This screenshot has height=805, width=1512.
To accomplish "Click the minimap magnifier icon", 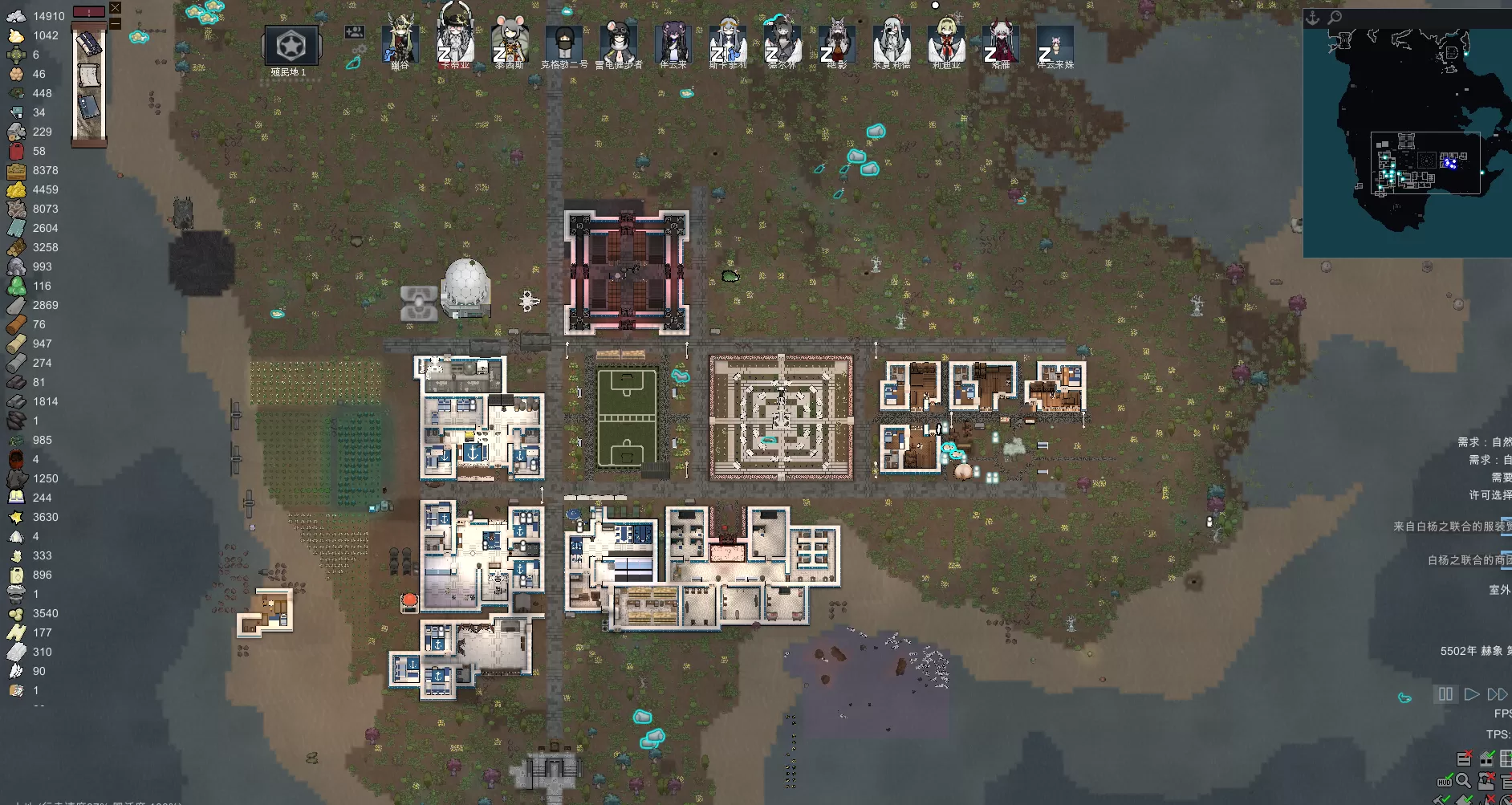I will [1335, 18].
